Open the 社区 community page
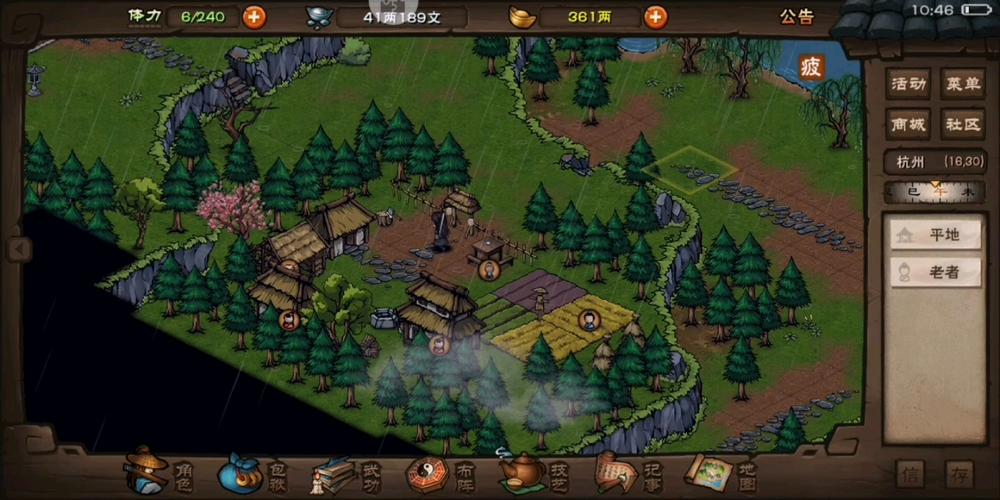This screenshot has height=500, width=1000. (963, 125)
